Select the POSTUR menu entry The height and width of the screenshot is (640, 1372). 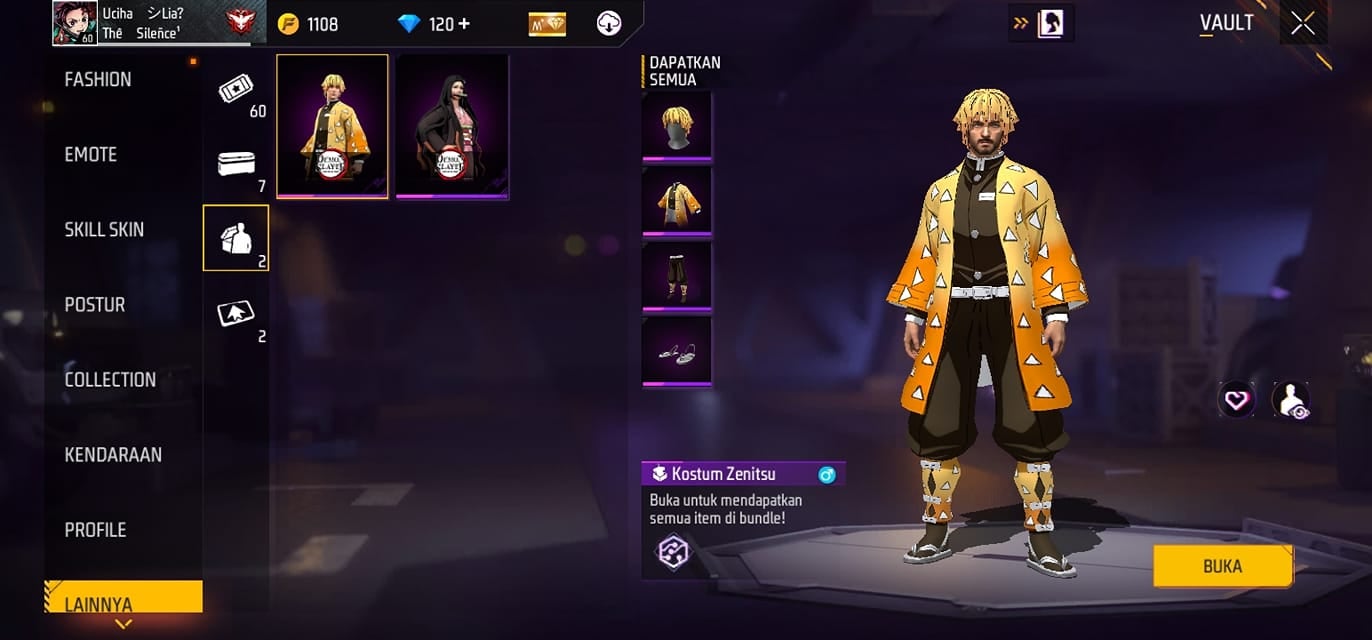[x=95, y=305]
